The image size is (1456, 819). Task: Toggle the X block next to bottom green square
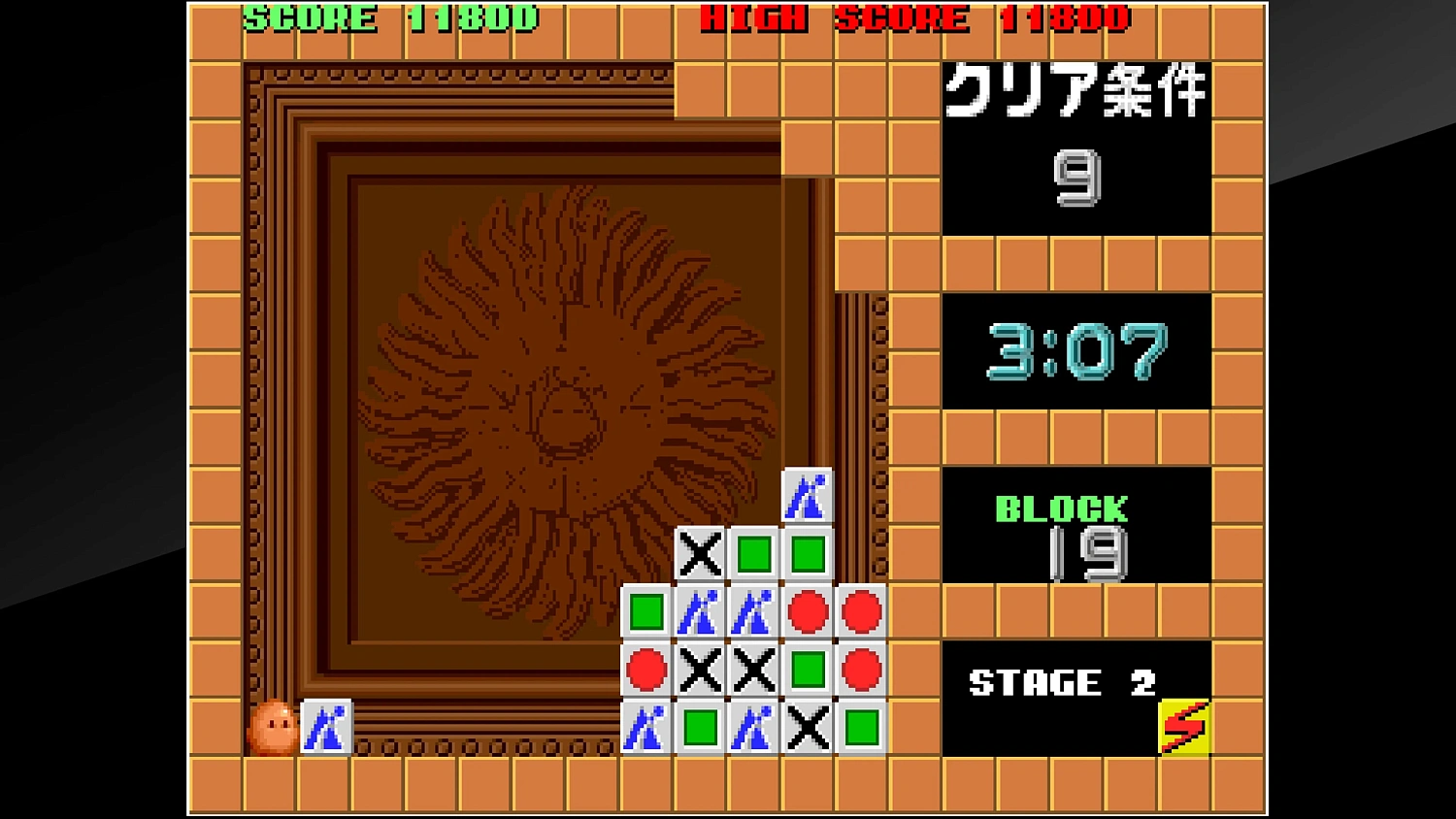[x=807, y=728]
